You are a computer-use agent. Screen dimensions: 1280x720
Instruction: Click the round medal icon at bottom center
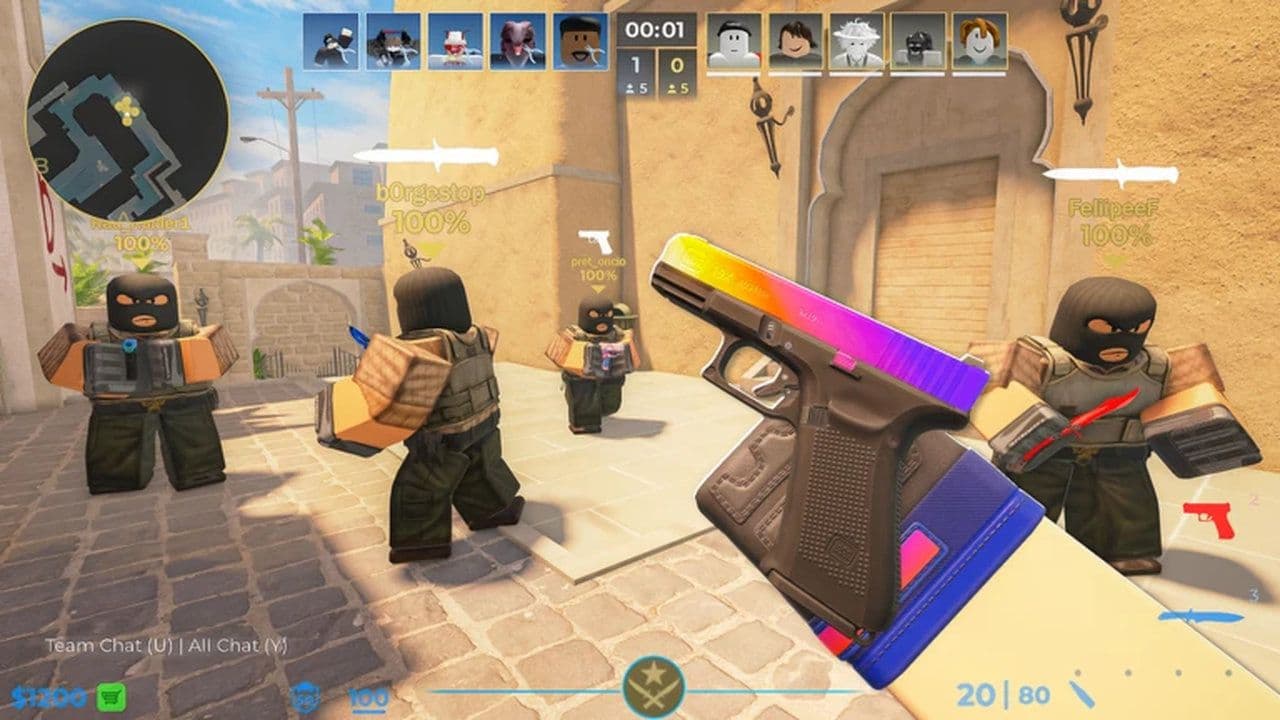point(654,686)
